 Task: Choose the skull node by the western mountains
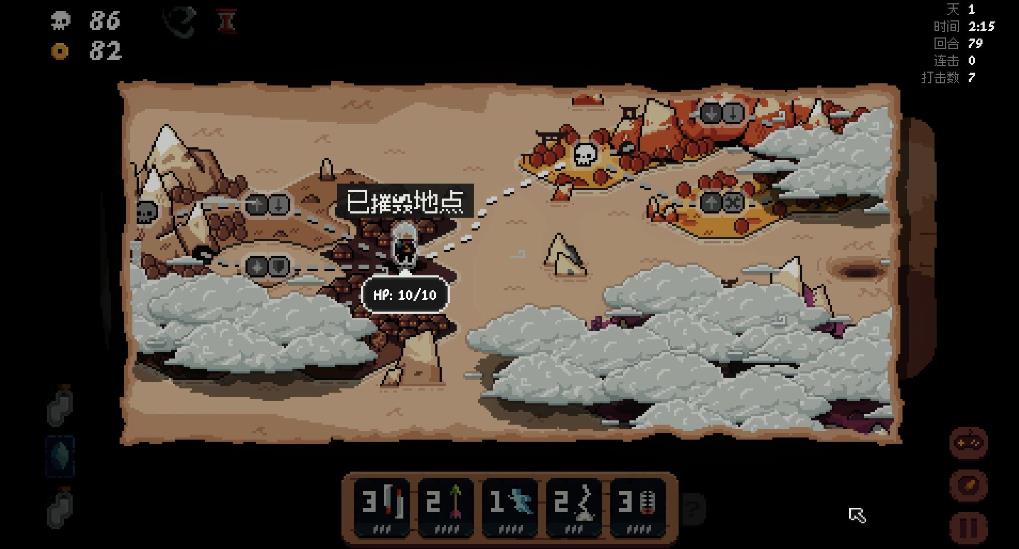pos(147,212)
